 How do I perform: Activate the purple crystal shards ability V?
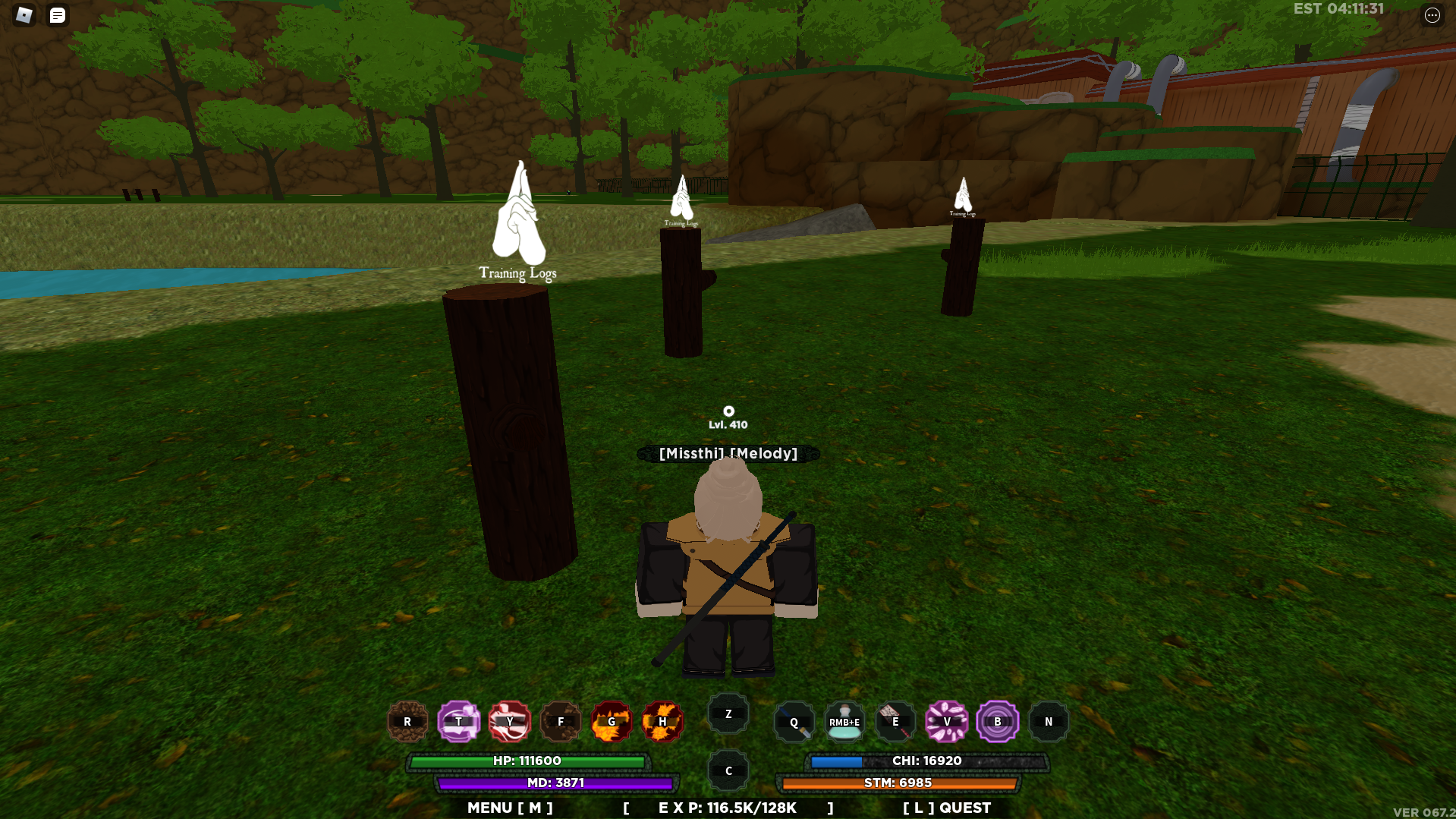(x=946, y=721)
